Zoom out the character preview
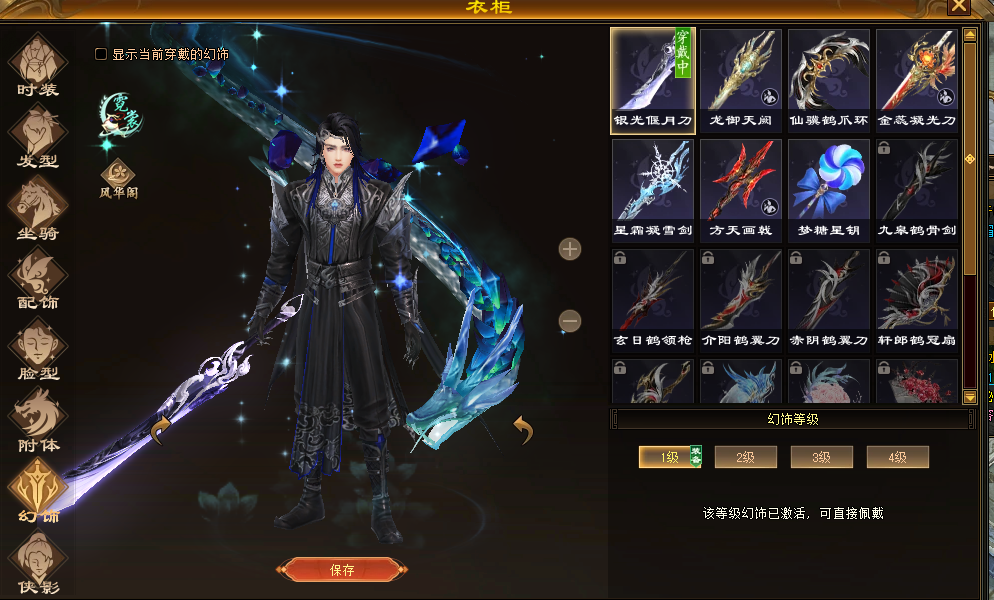This screenshot has height=600, width=994. 570,321
